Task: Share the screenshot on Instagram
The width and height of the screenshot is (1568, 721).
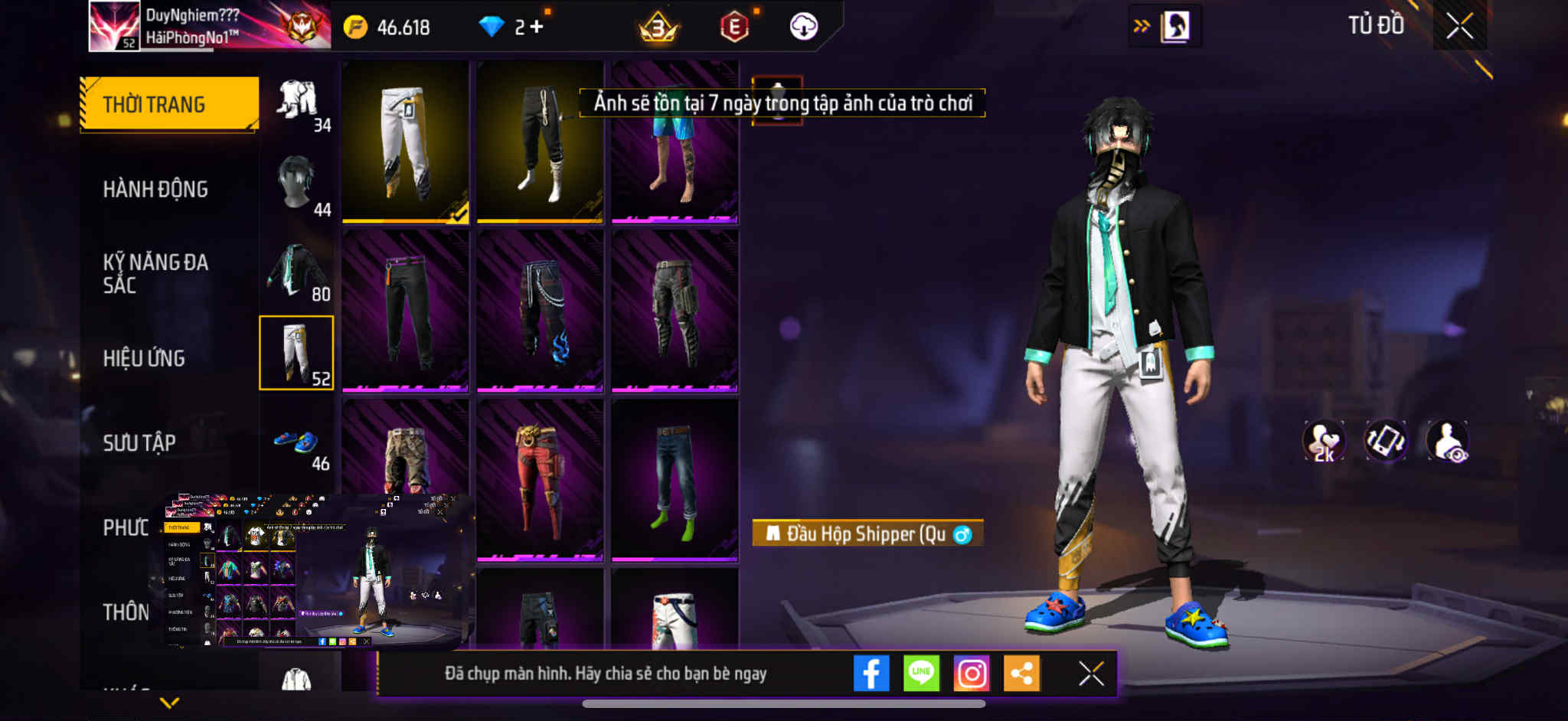Action: (972, 674)
